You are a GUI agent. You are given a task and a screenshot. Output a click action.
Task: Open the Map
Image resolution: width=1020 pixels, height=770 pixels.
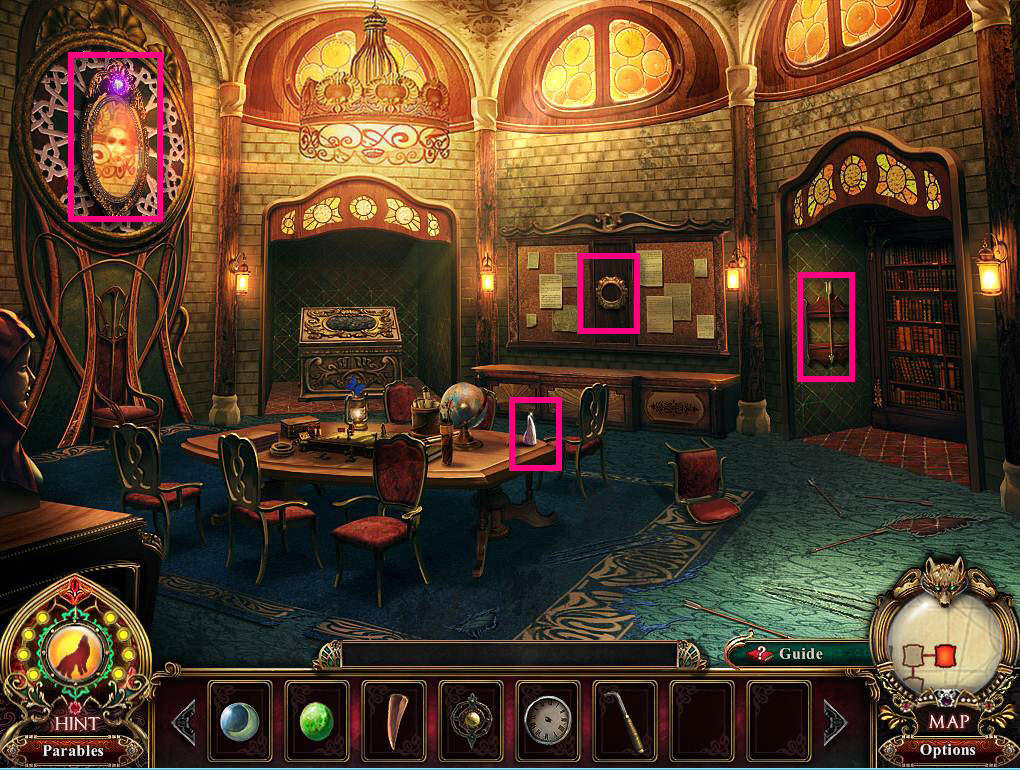[x=947, y=721]
